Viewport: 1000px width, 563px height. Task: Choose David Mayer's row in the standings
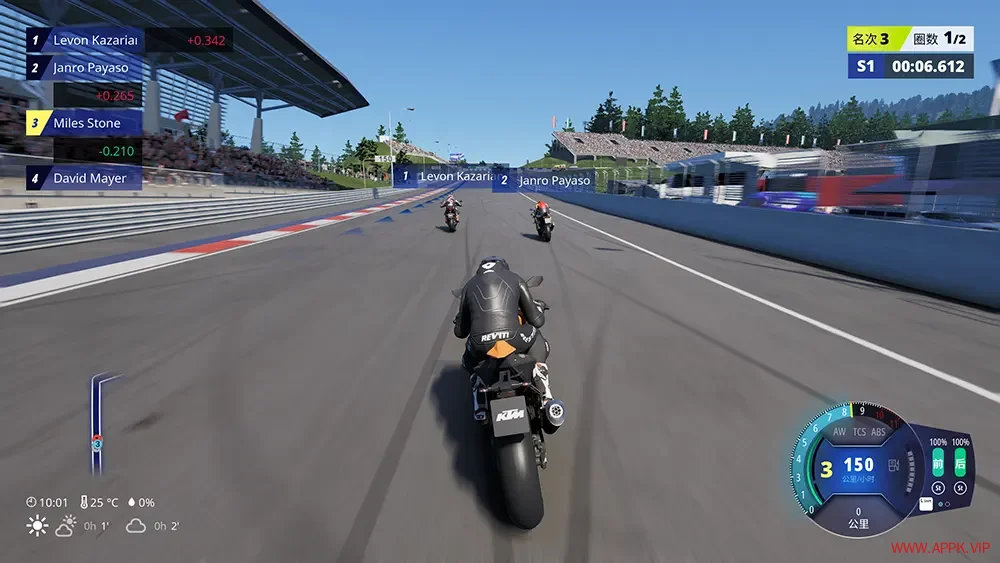coord(85,178)
